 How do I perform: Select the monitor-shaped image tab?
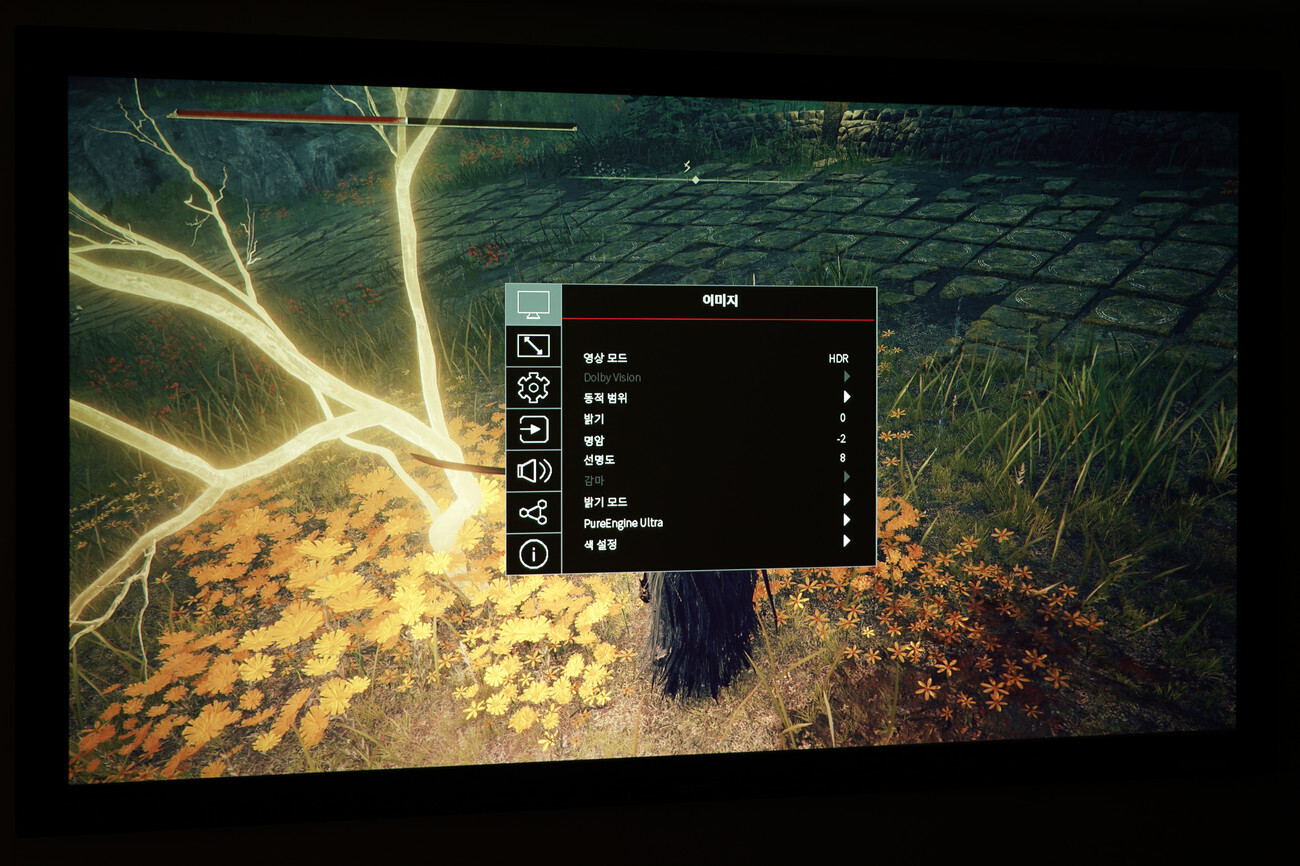[532, 304]
